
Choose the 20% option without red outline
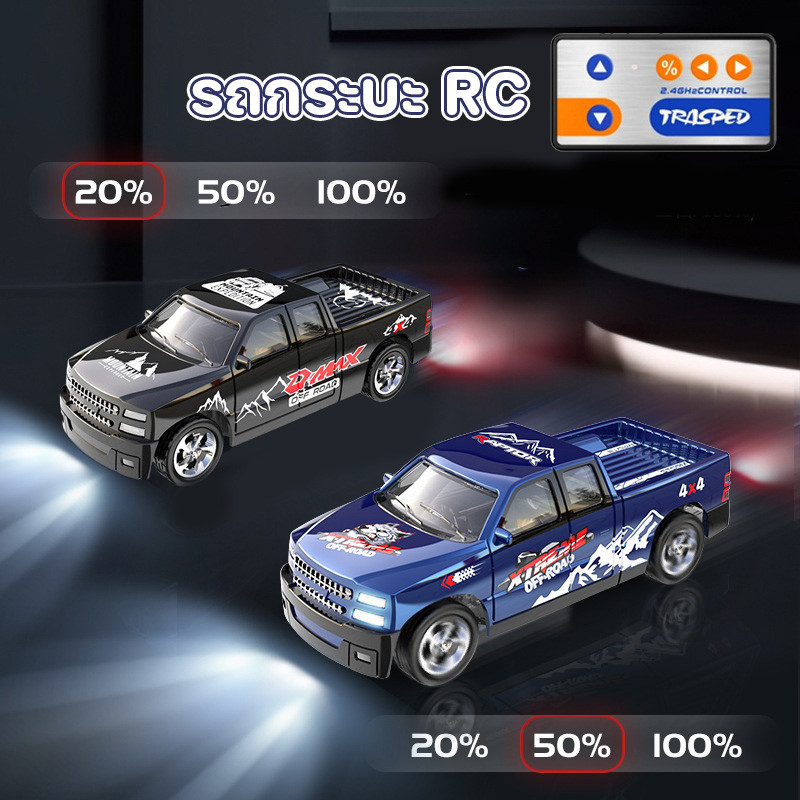tap(449, 745)
